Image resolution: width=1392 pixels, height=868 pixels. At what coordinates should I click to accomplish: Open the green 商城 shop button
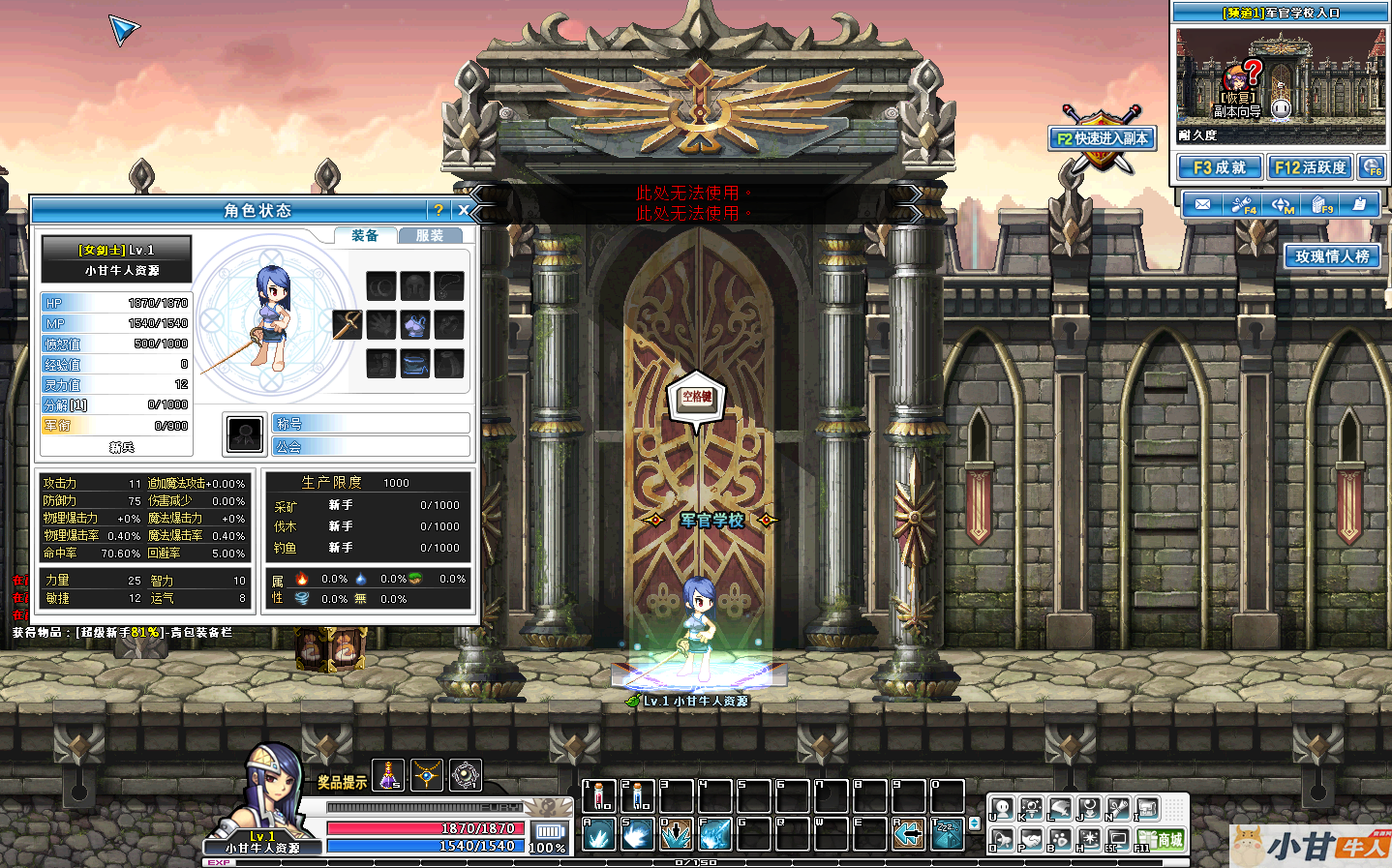pos(1162,839)
